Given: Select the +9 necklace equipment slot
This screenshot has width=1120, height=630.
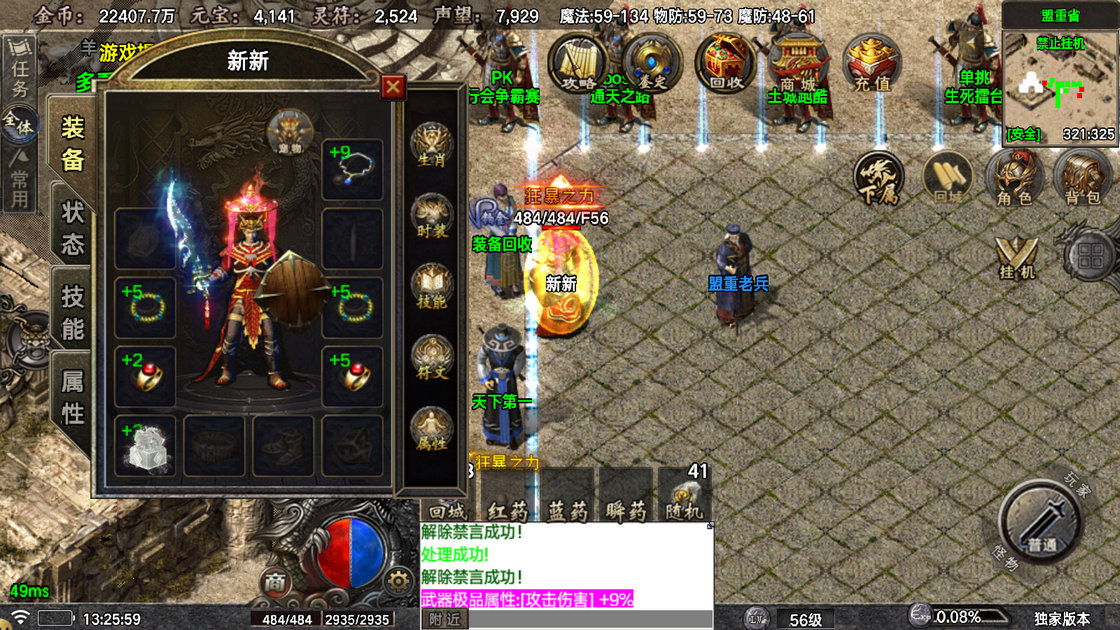Looking at the screenshot, I should point(352,169).
